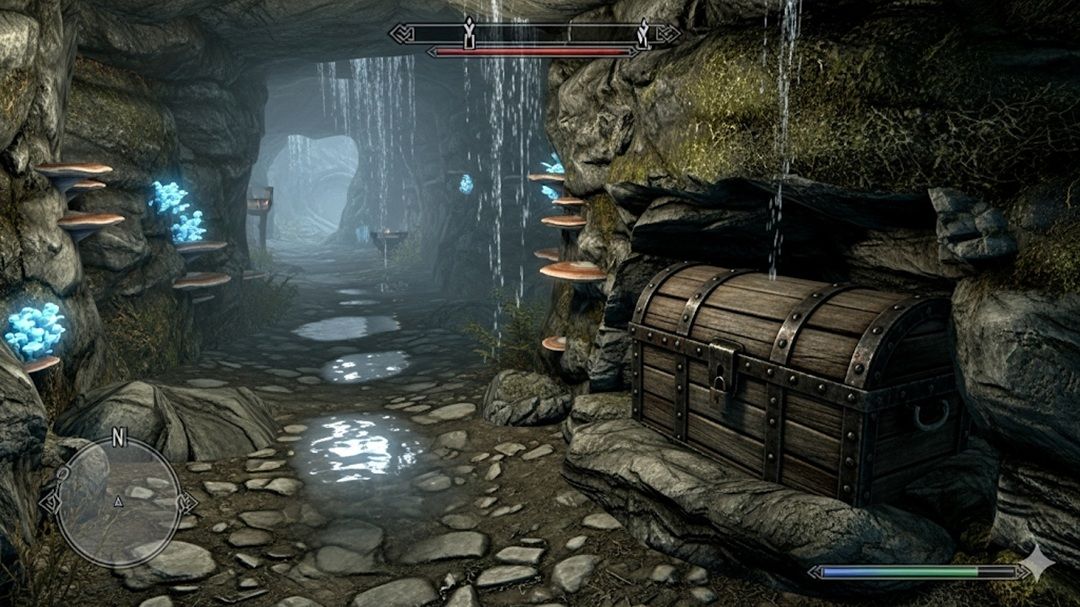Screen dimensions: 1080x607
Task: Click the N north marker on the minimap
Action: coord(118,437)
